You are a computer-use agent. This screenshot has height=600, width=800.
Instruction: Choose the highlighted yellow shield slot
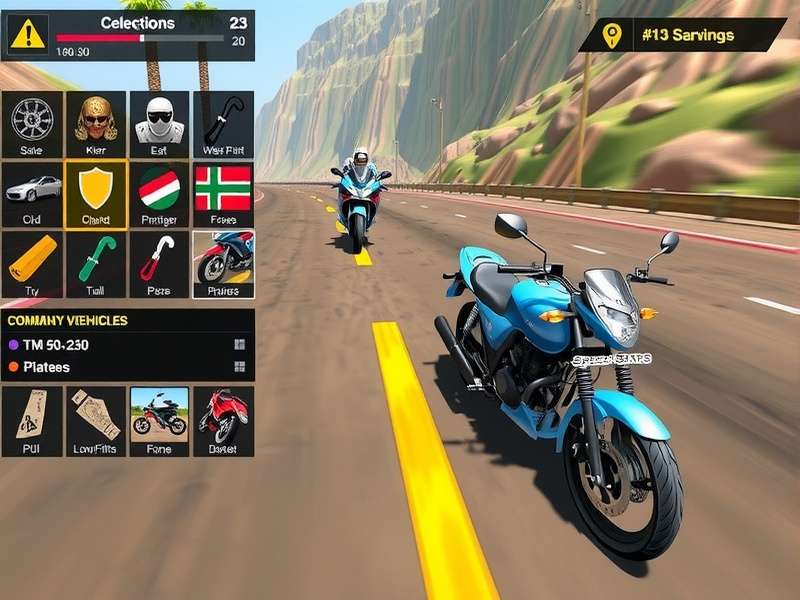coord(96,193)
